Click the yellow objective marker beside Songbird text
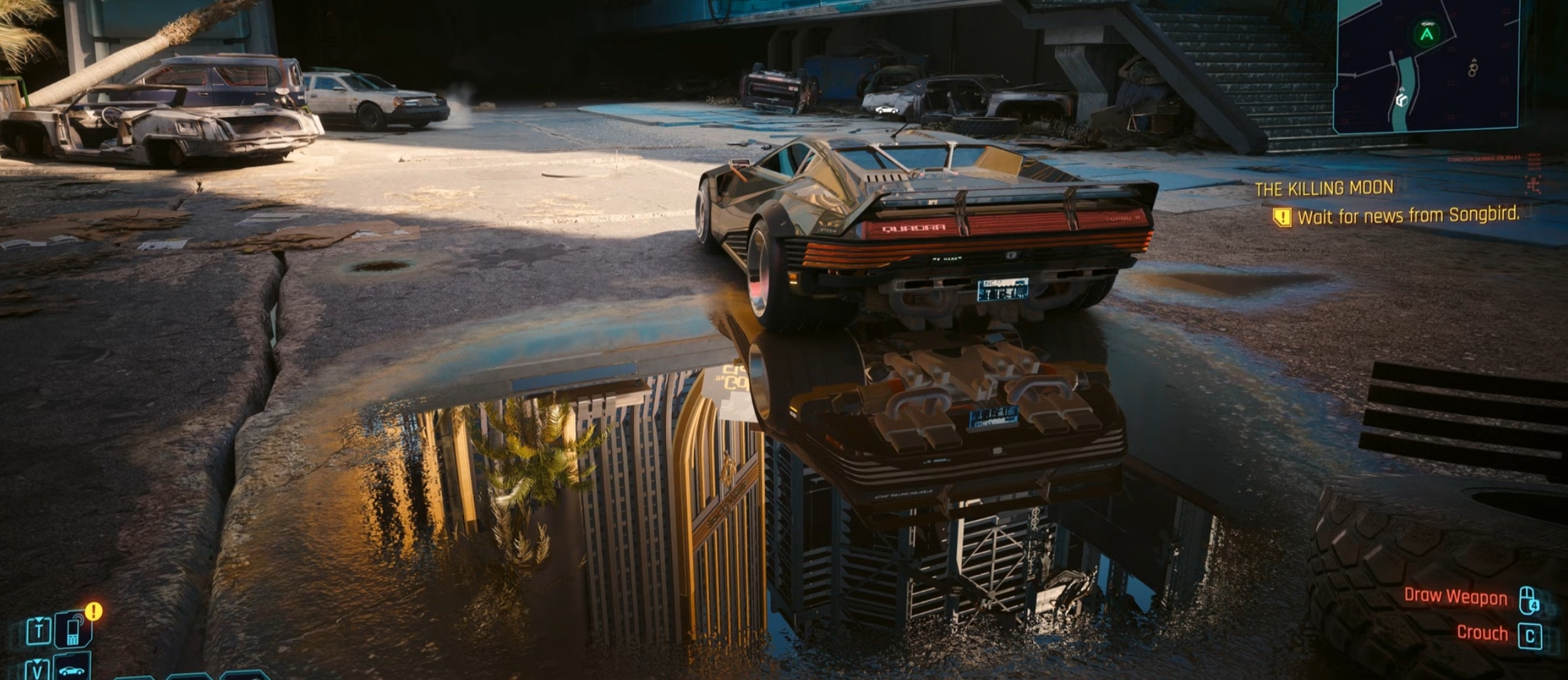This screenshot has height=680, width=1568. [x=1282, y=217]
